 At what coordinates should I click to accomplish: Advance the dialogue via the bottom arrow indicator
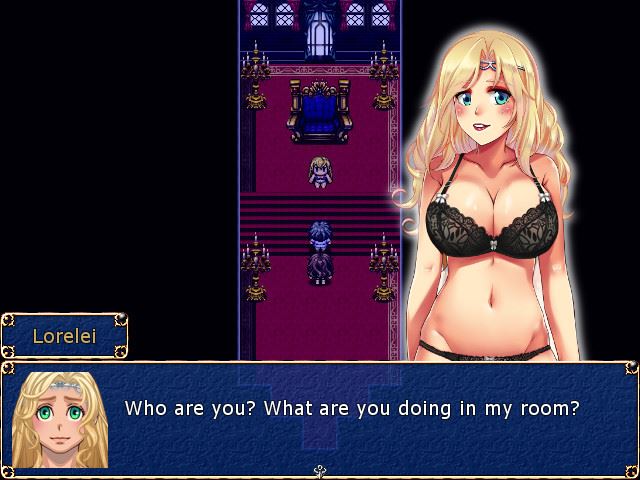[320, 471]
